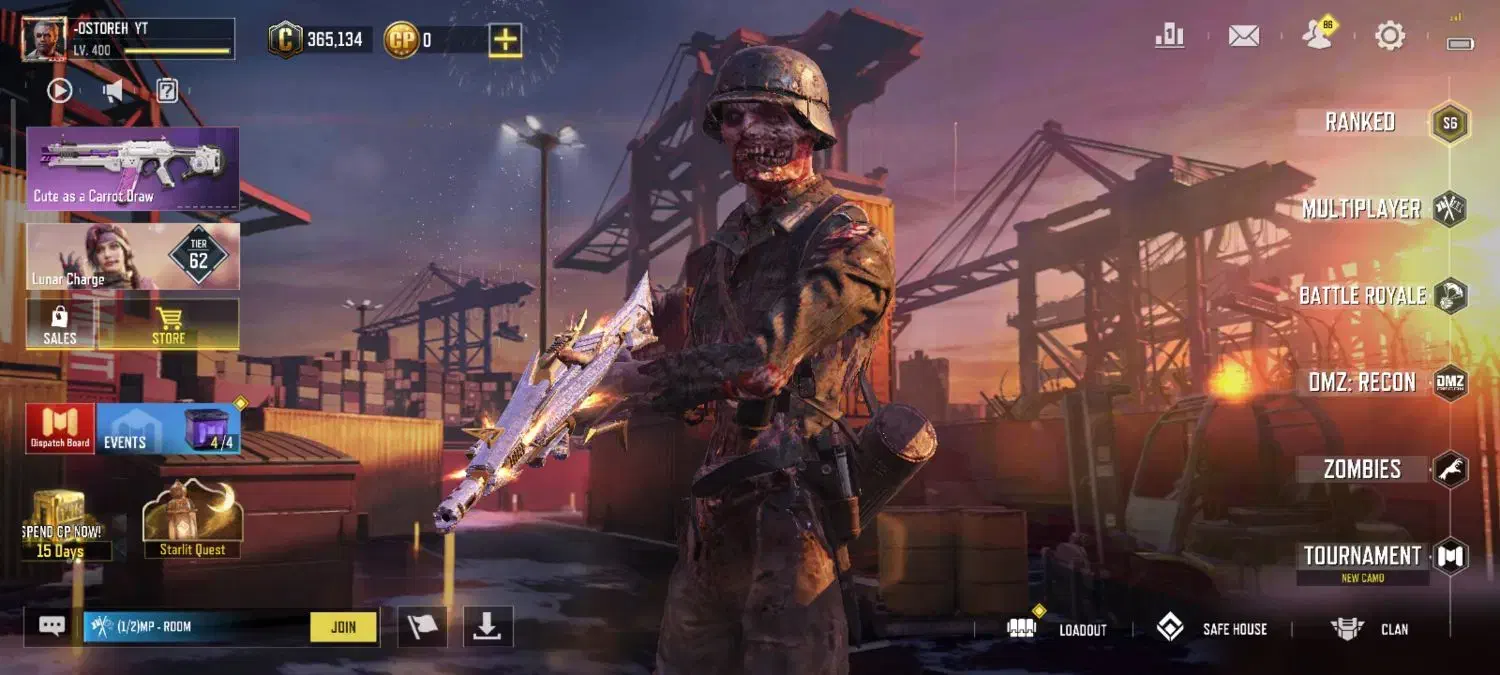Open the leaderboard stats icon
The width and height of the screenshot is (1500, 675).
click(1169, 36)
